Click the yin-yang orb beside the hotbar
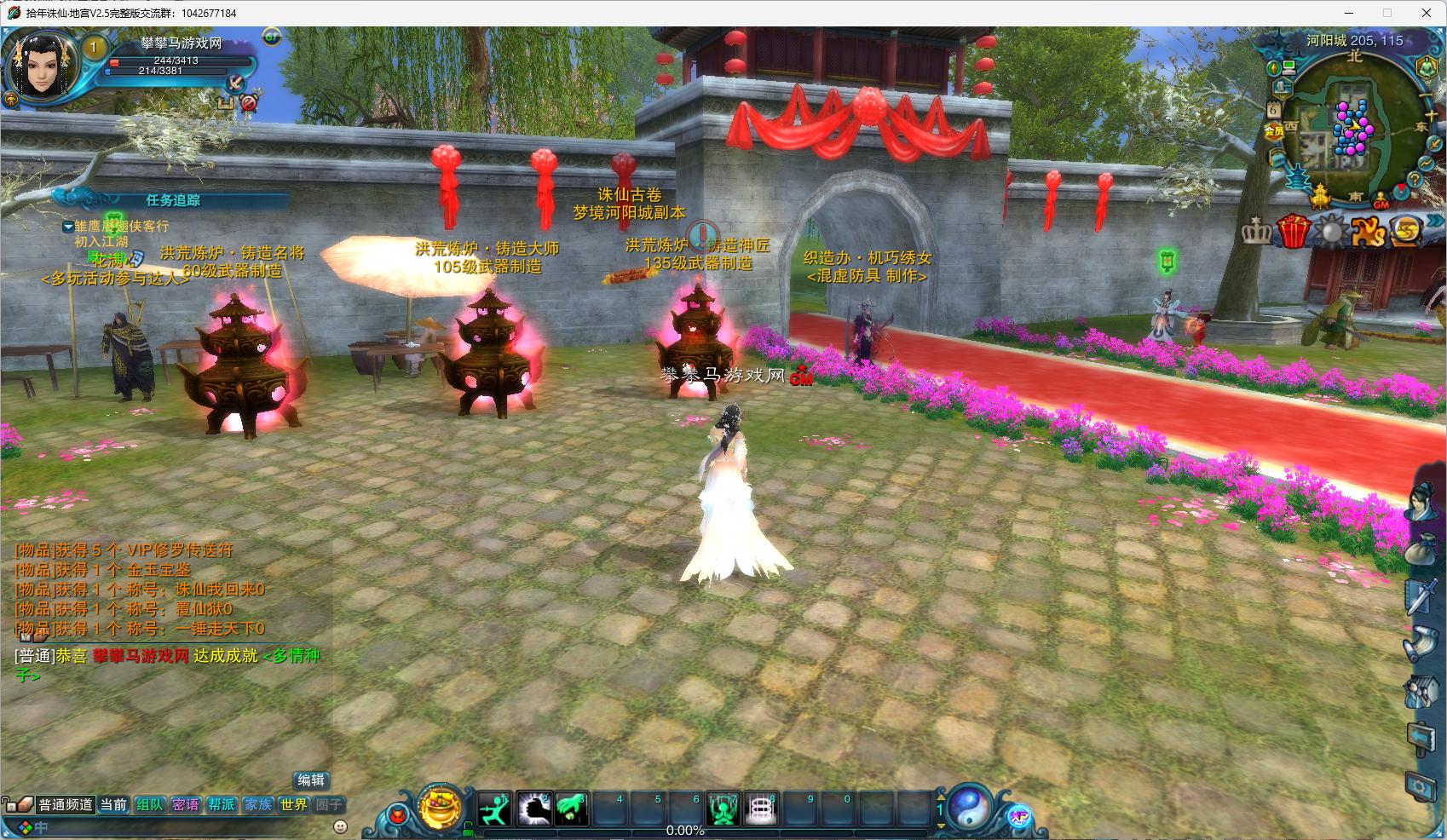The width and height of the screenshot is (1447, 840). click(x=970, y=806)
